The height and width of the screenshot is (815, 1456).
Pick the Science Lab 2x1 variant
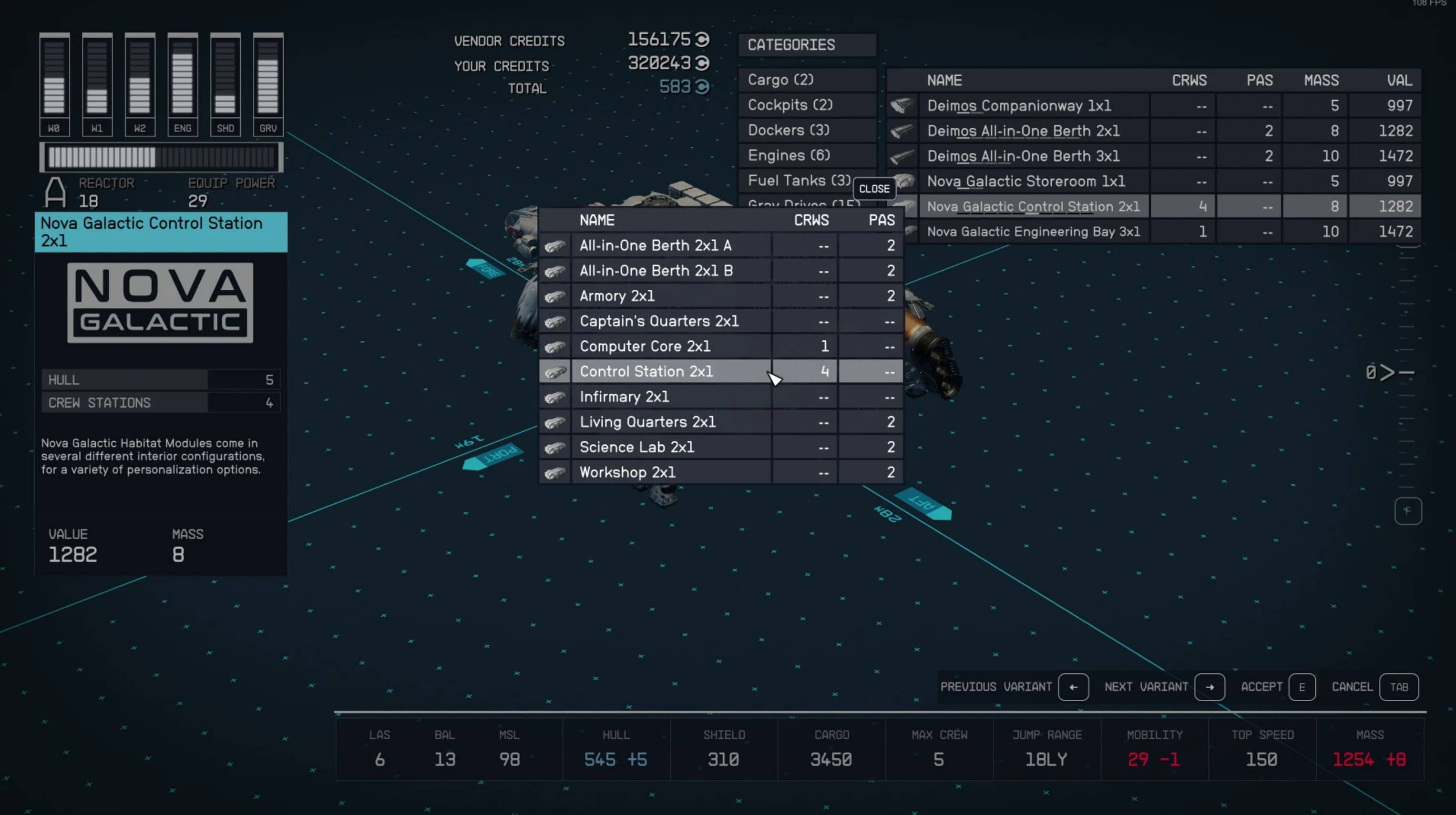(636, 447)
